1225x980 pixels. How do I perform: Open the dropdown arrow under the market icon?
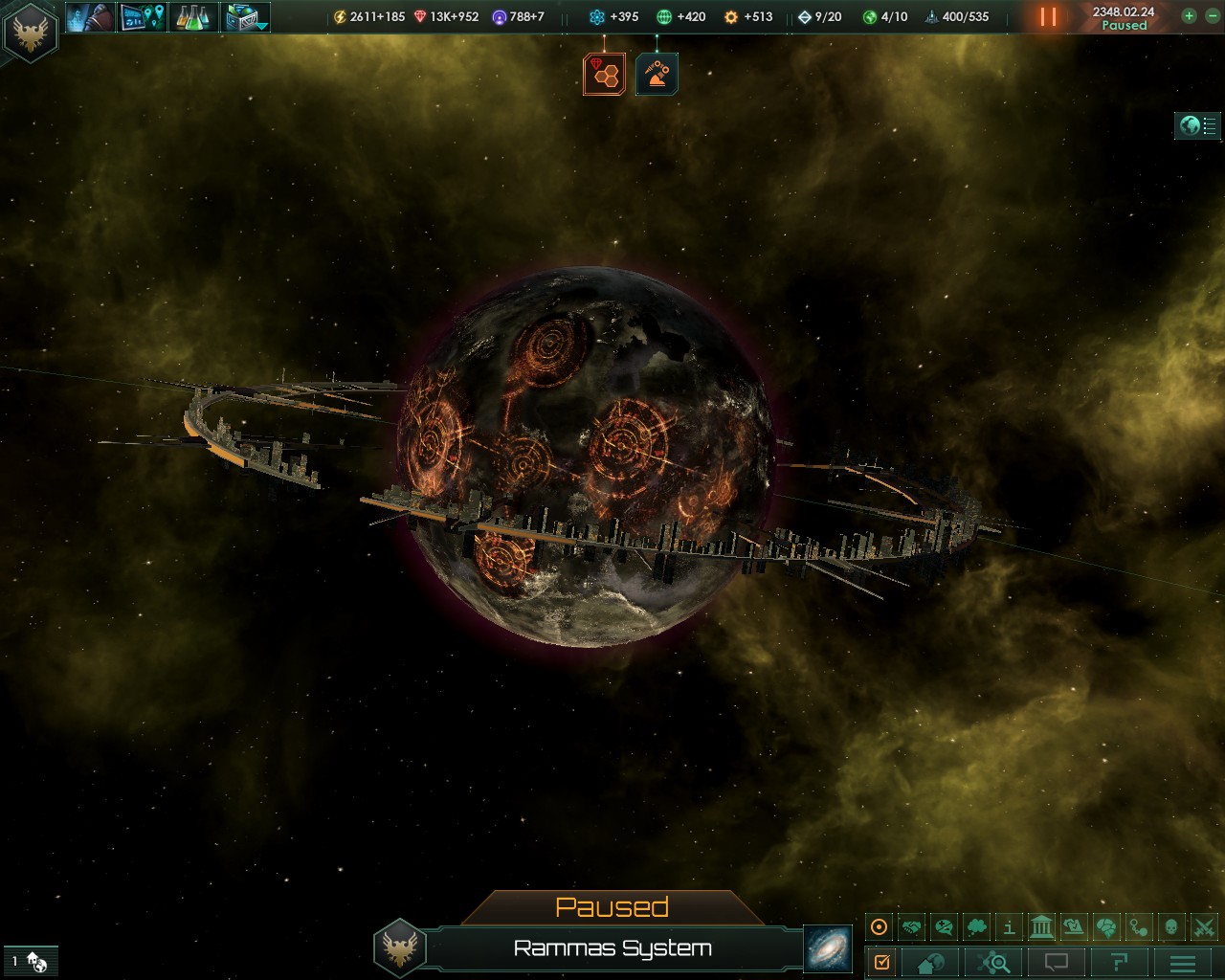260,28
